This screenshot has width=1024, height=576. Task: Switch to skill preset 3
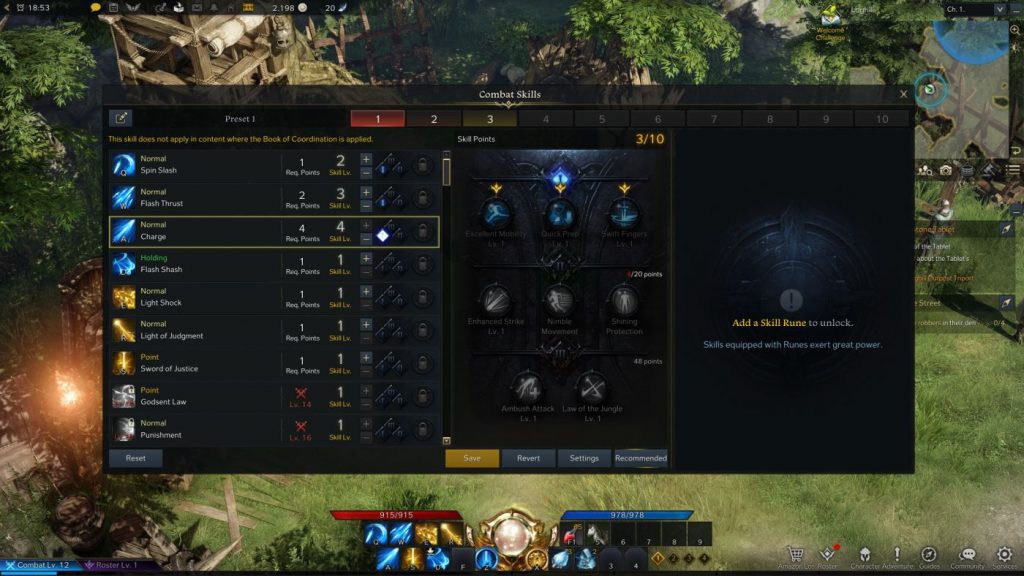click(490, 119)
